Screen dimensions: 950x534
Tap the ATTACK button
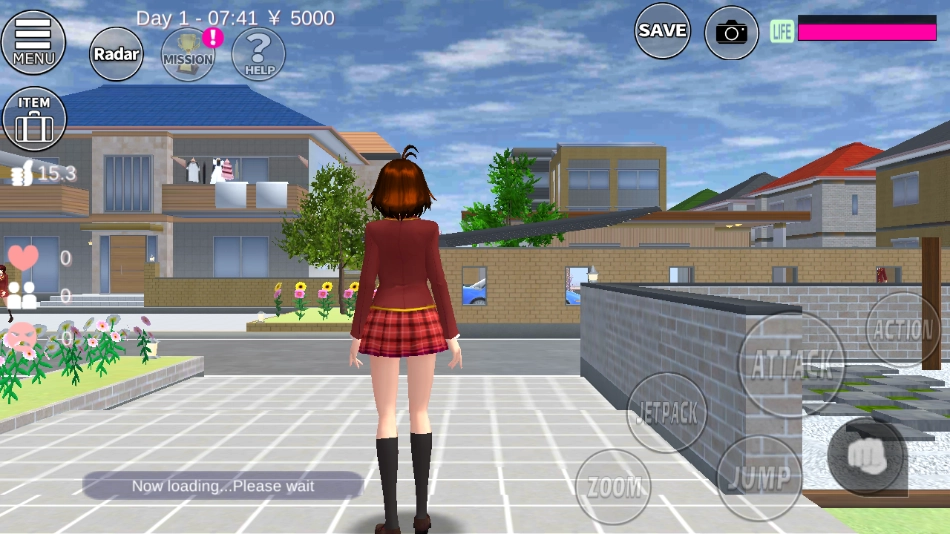pos(791,363)
